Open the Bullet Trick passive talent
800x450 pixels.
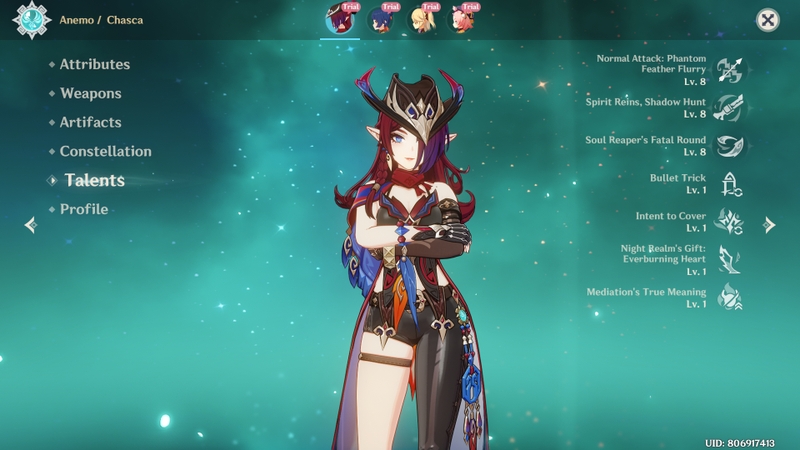point(730,184)
